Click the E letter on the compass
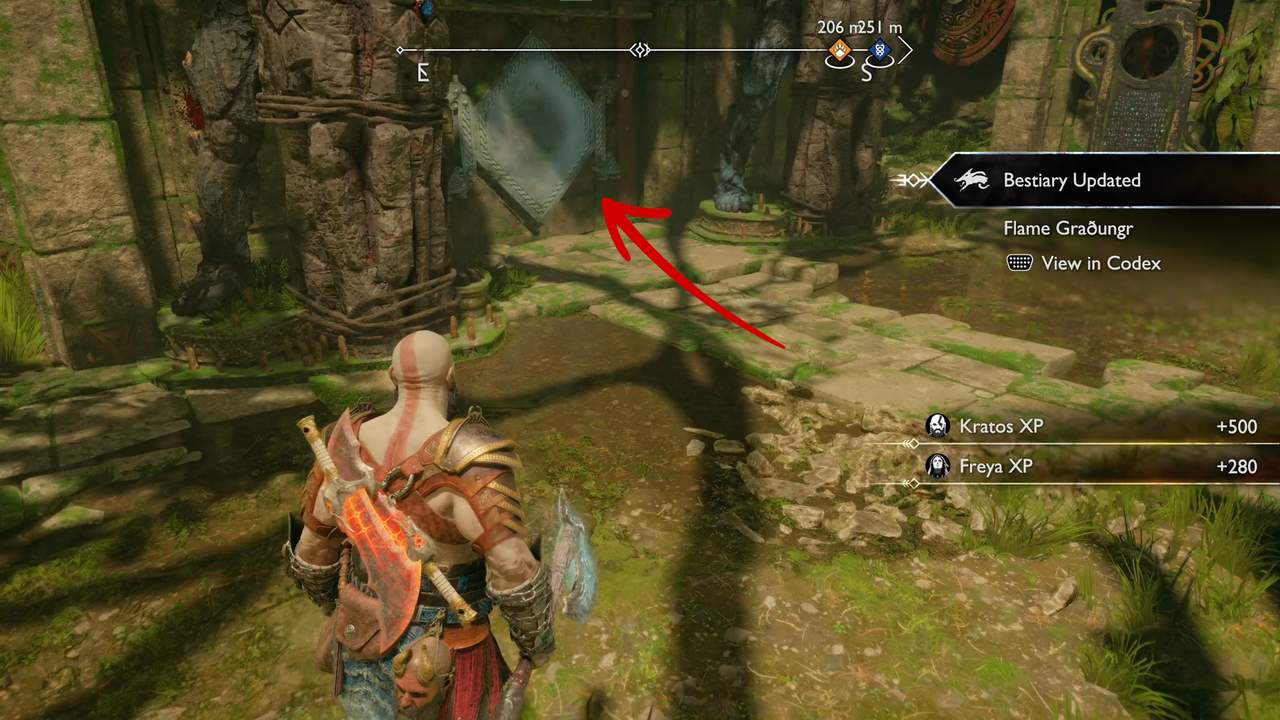The height and width of the screenshot is (720, 1280). 422,72
